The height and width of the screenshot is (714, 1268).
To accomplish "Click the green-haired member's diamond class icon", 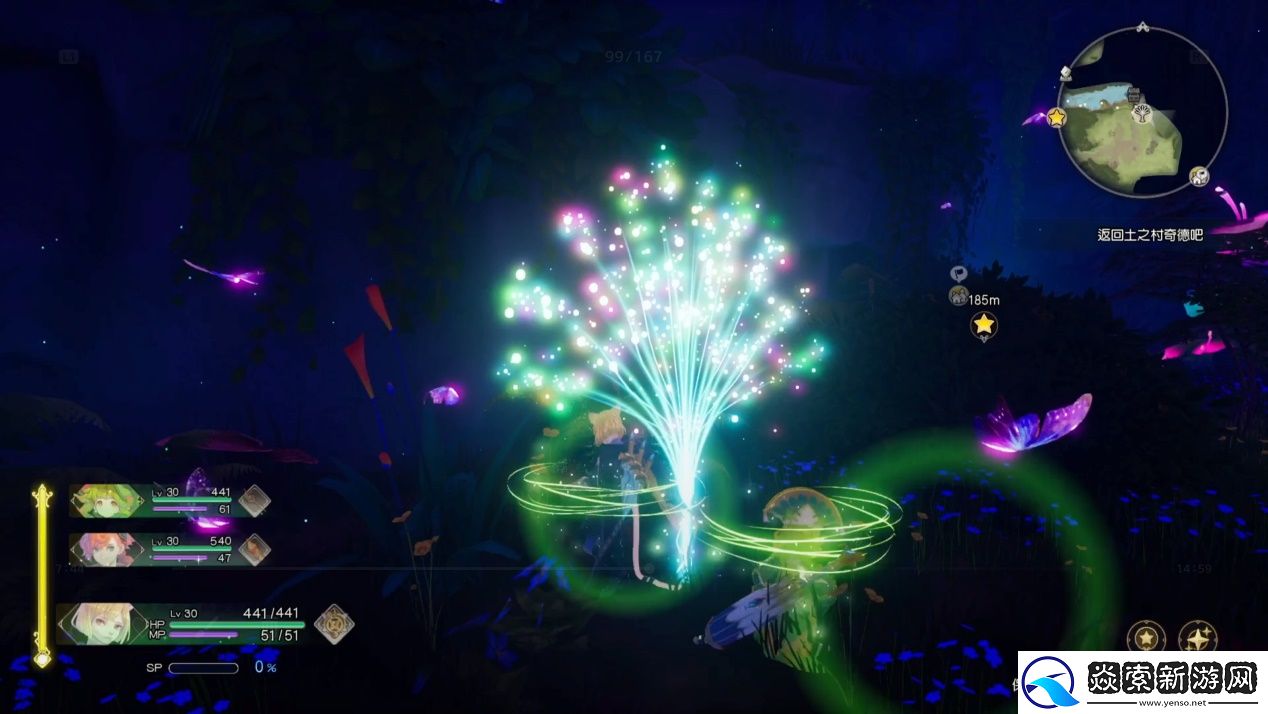I will click(x=254, y=499).
